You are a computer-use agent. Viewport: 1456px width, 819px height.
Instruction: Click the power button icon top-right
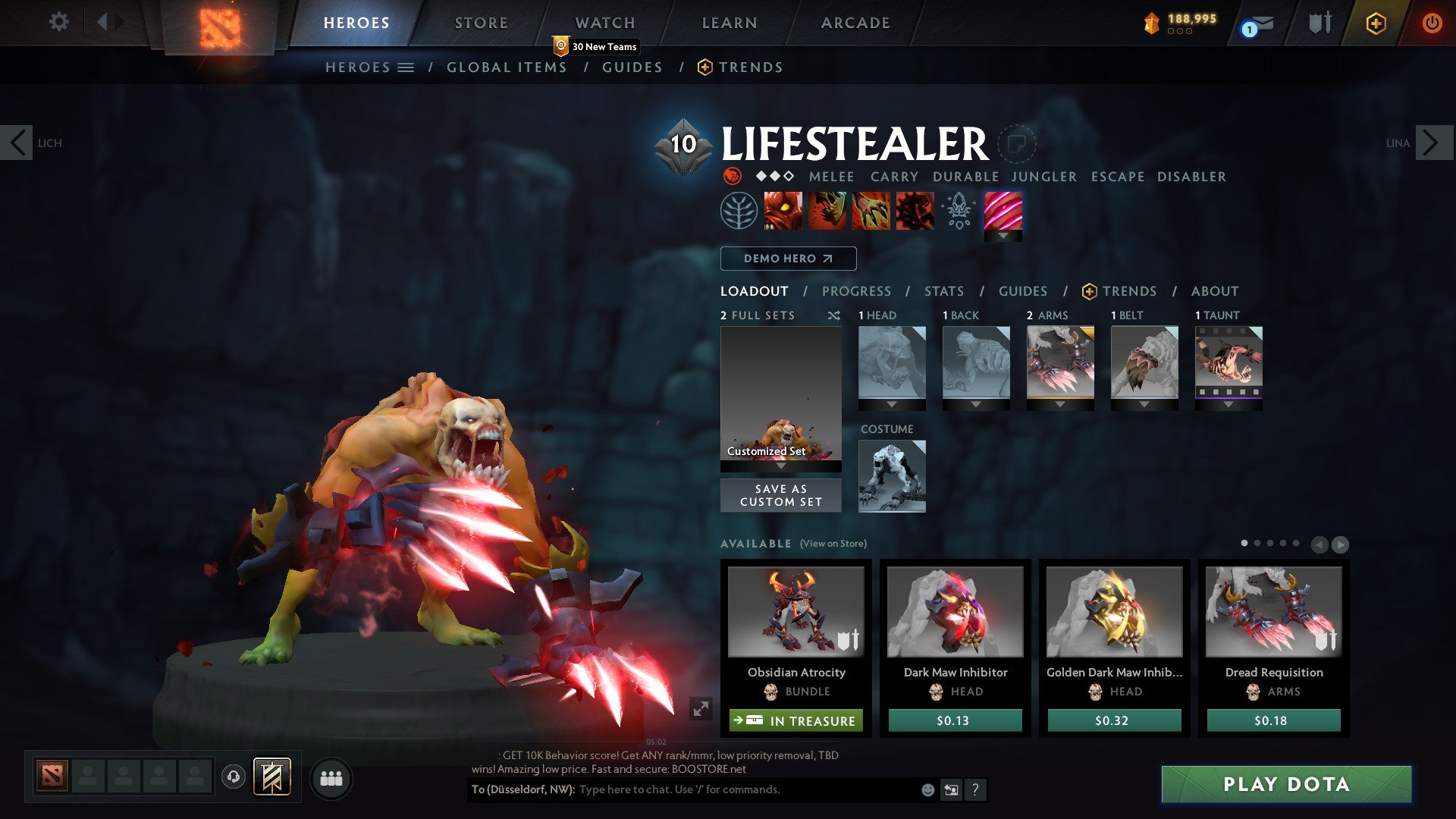point(1432,23)
